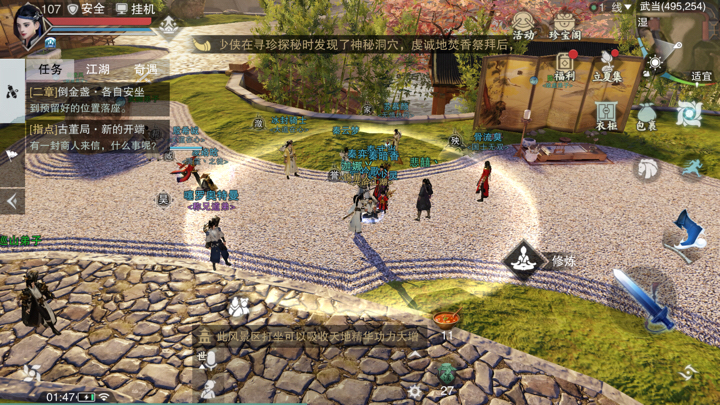Open the 活动 events menu
Screen dimensions: 720x405
(x=523, y=24)
